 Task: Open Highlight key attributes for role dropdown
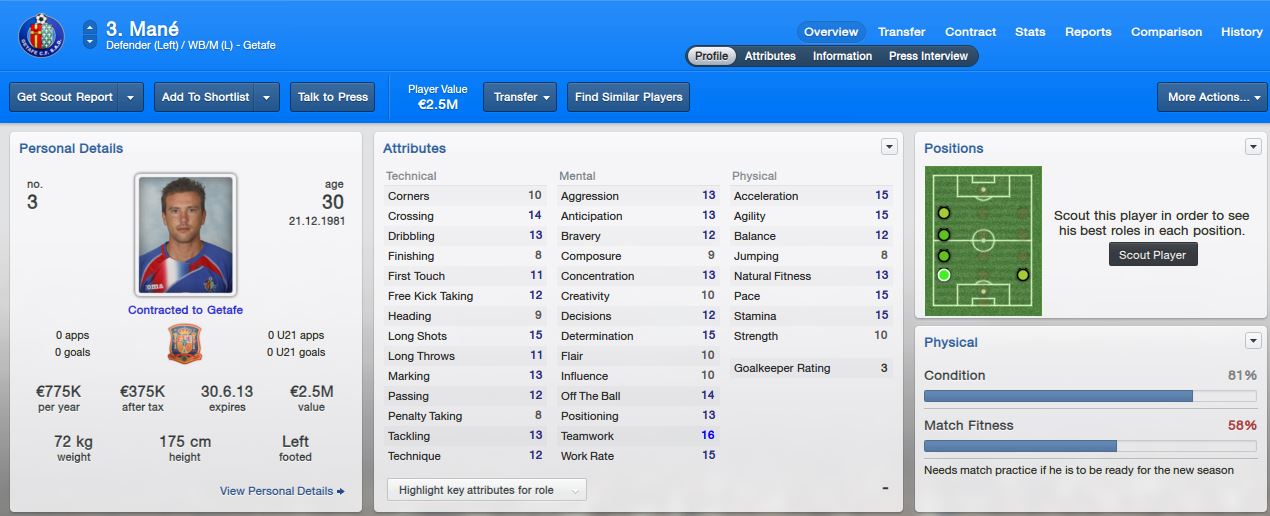486,490
